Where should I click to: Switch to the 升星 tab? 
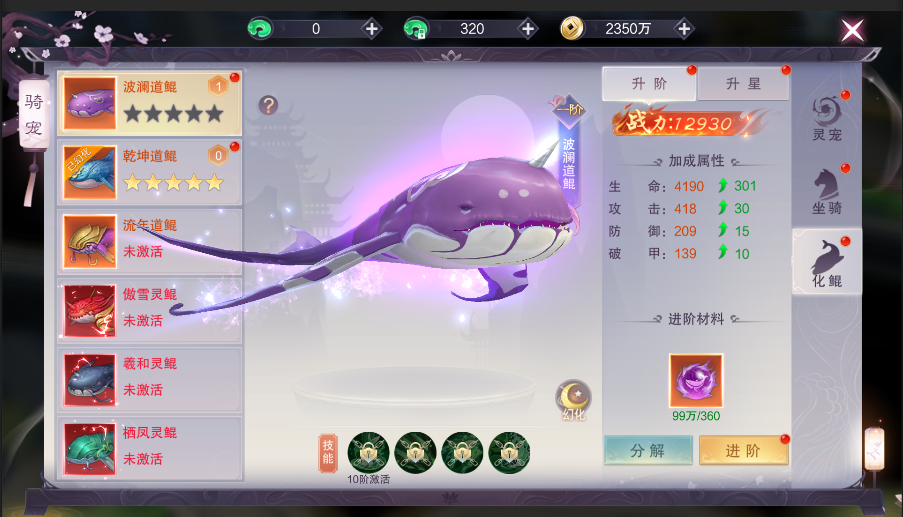point(741,84)
